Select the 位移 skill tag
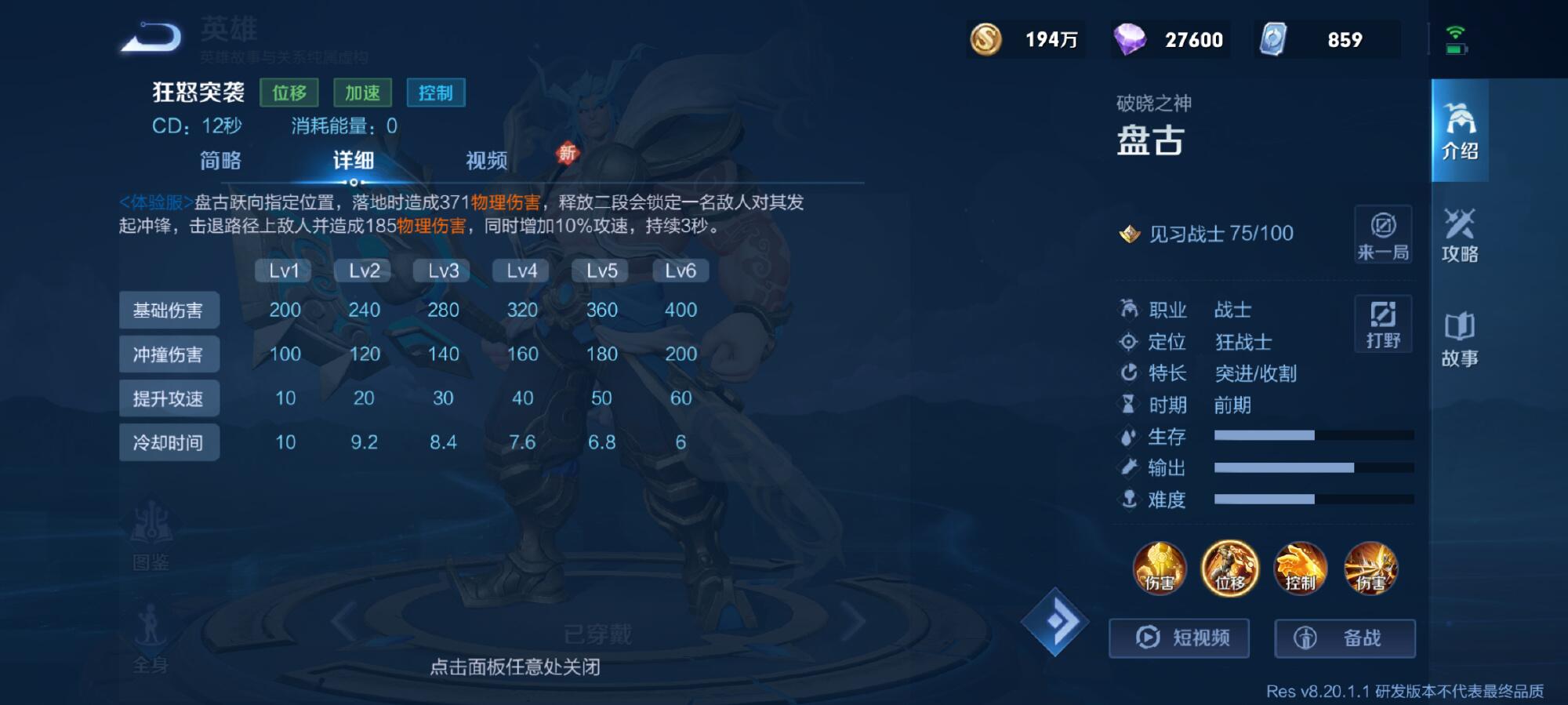This screenshot has height=705, width=1568. coord(290,93)
